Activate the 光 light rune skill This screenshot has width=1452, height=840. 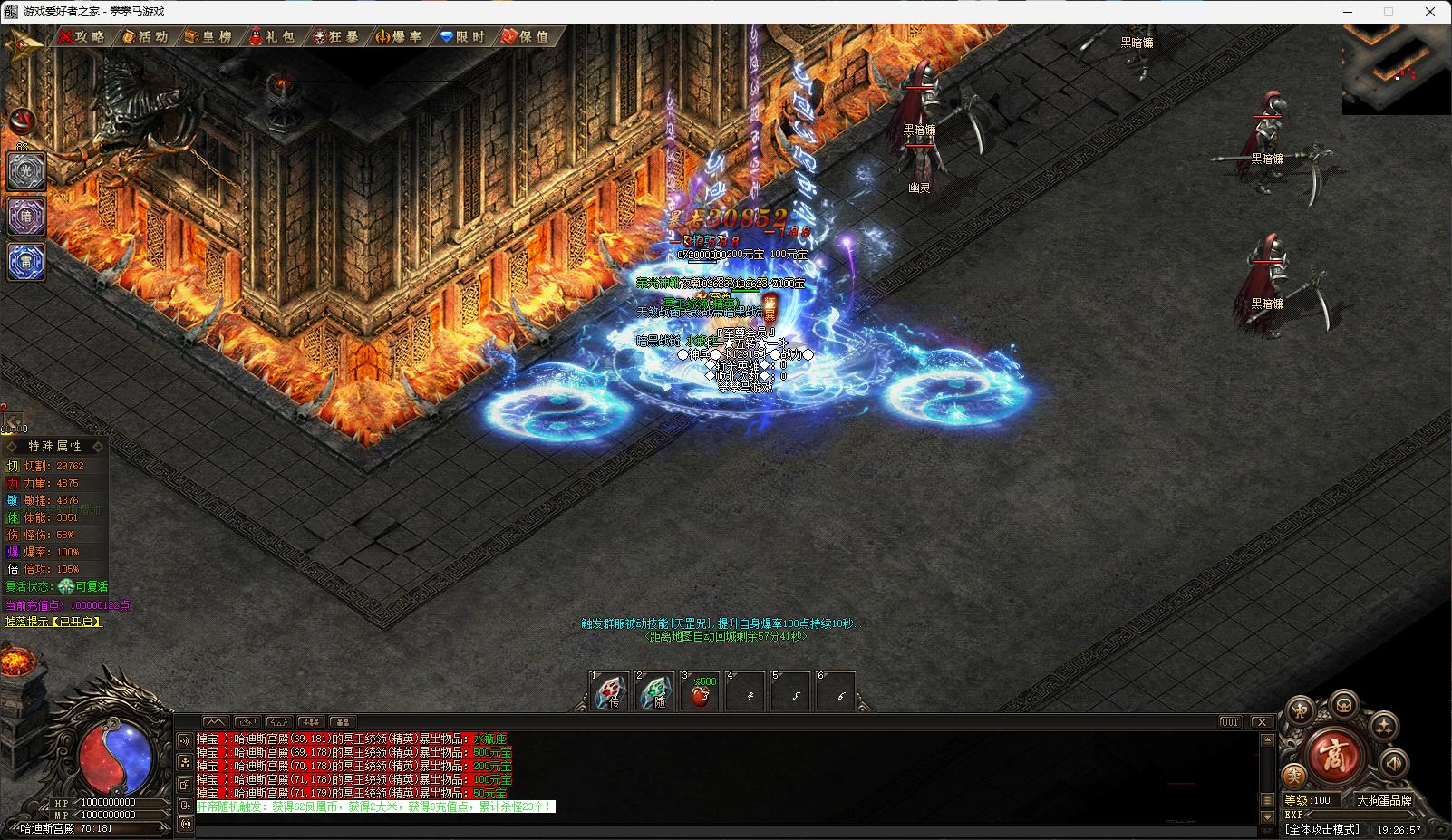coord(26,171)
